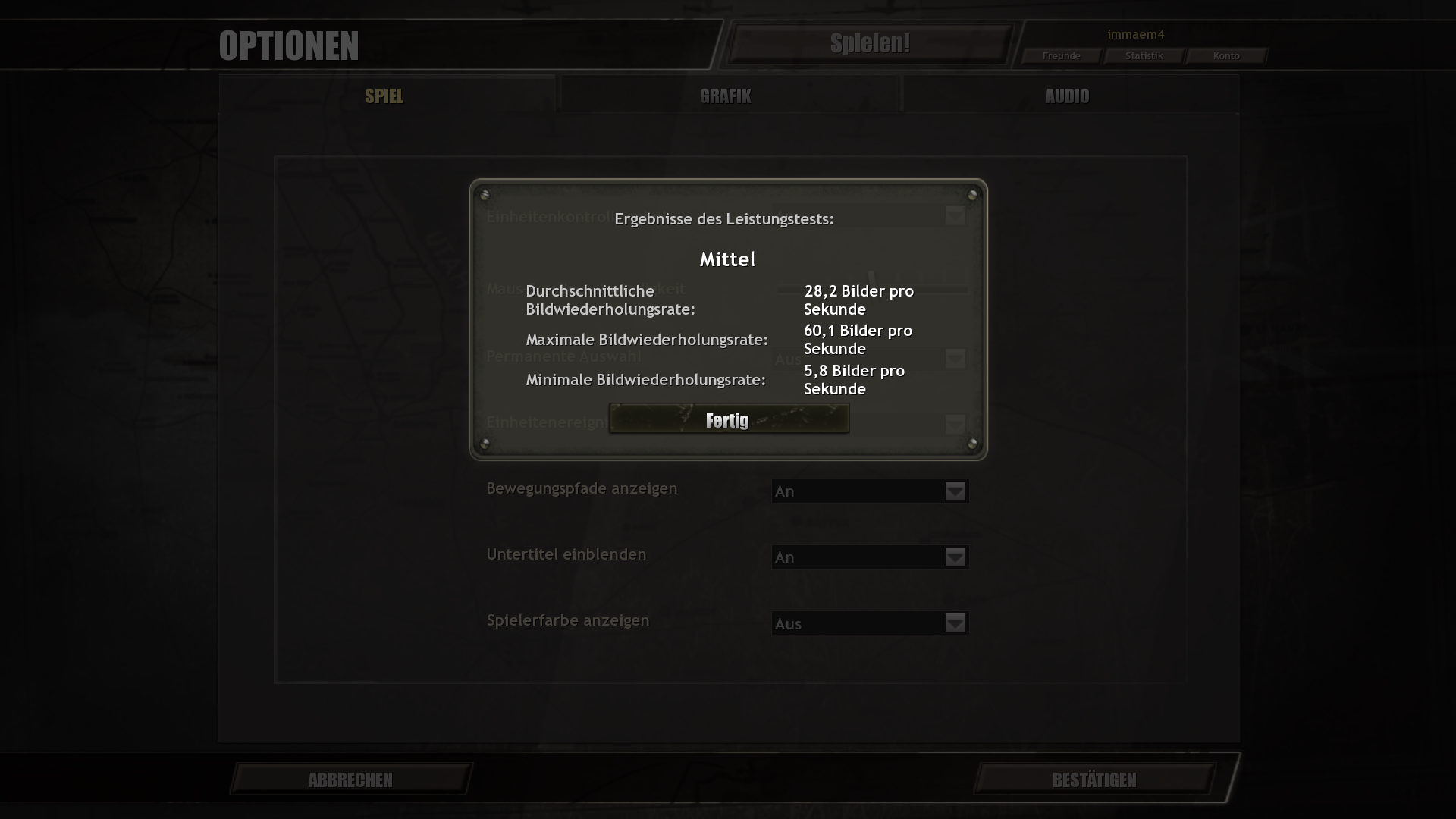Click the screw icon on the dialog corner
Viewport: 1456px width, 819px height.
click(485, 193)
